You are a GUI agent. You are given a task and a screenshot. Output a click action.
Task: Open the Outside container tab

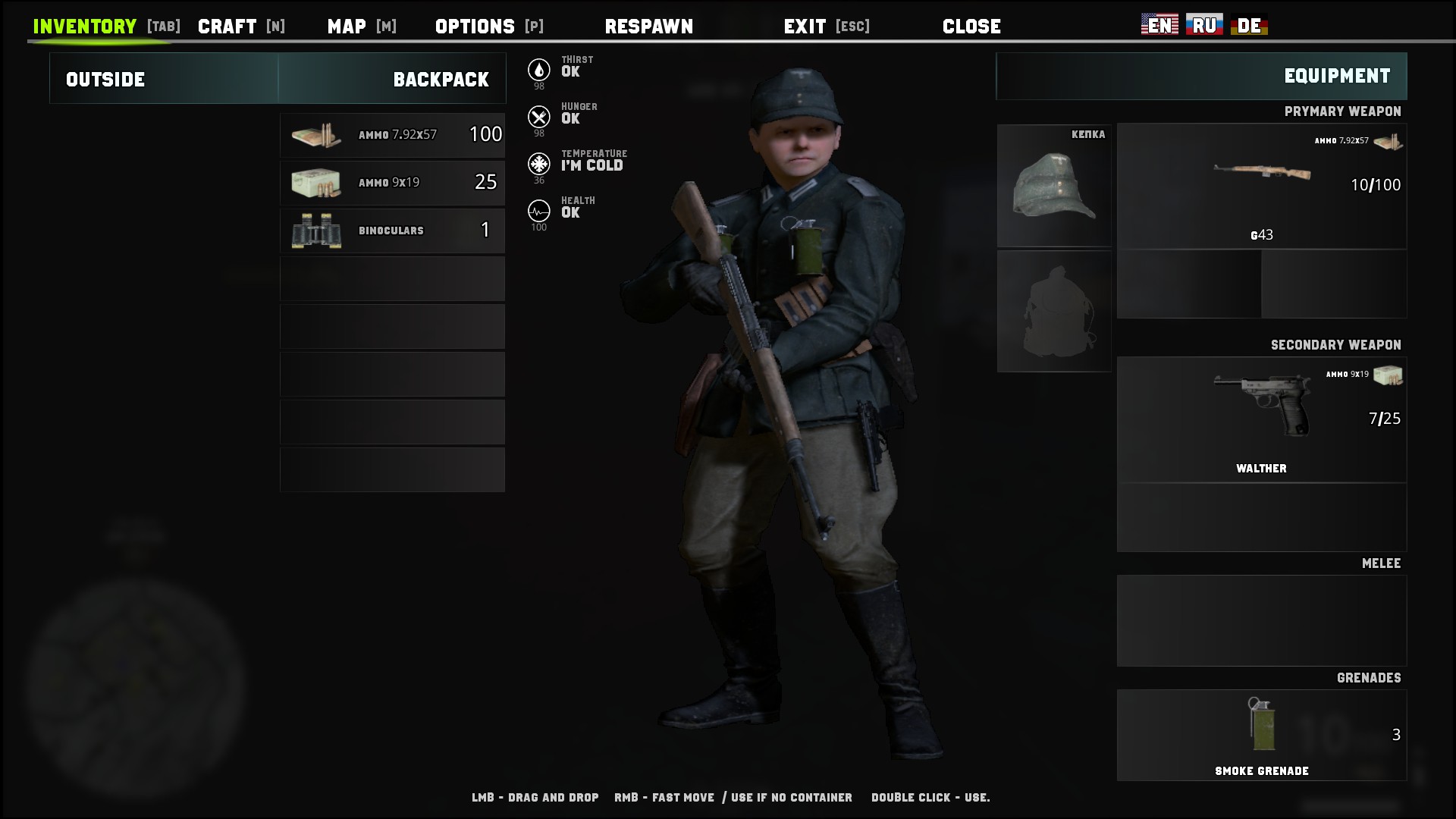(105, 78)
